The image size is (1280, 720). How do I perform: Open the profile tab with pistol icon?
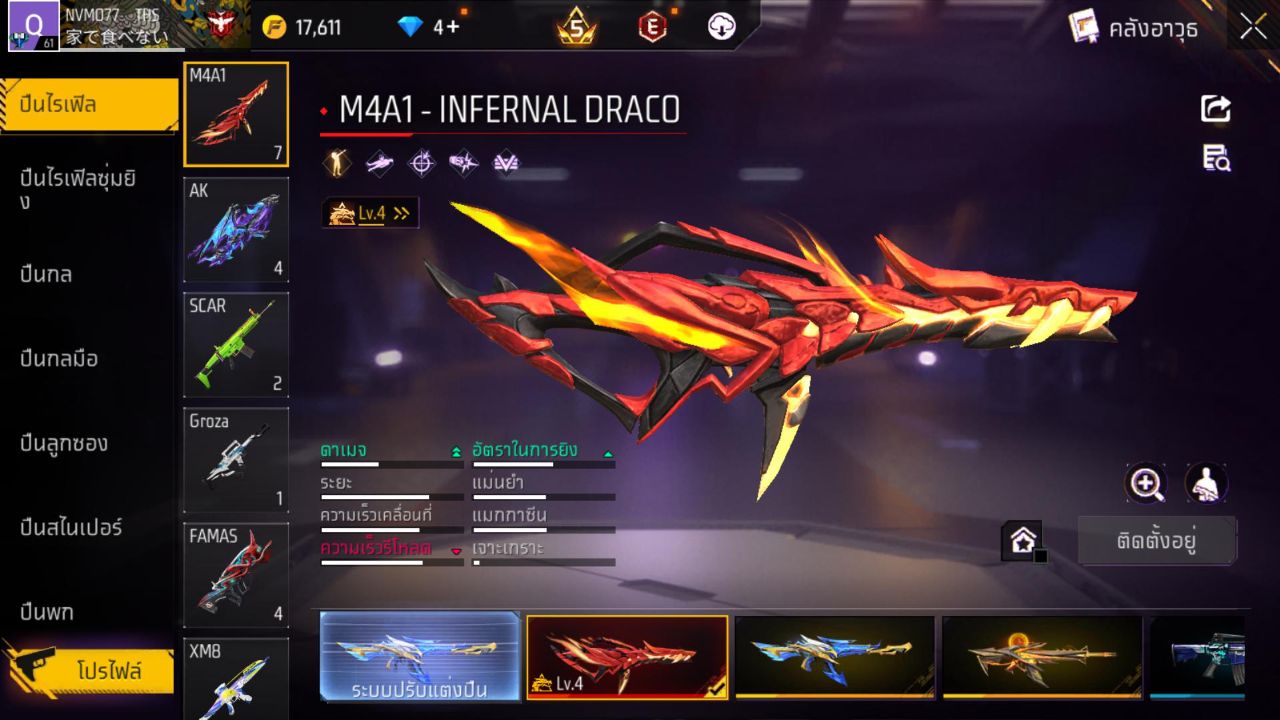click(x=90, y=670)
